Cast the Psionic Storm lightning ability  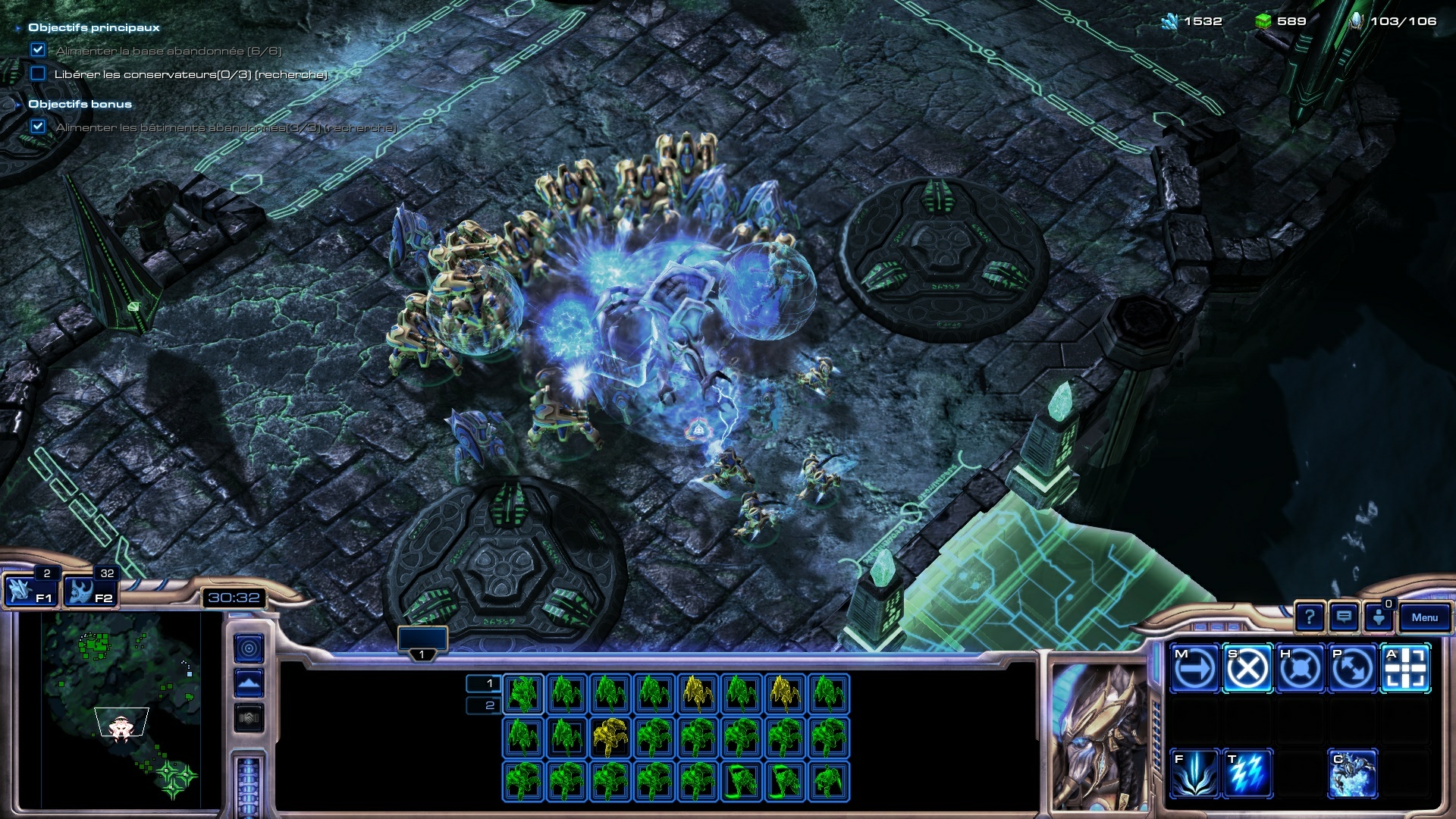tap(1247, 773)
